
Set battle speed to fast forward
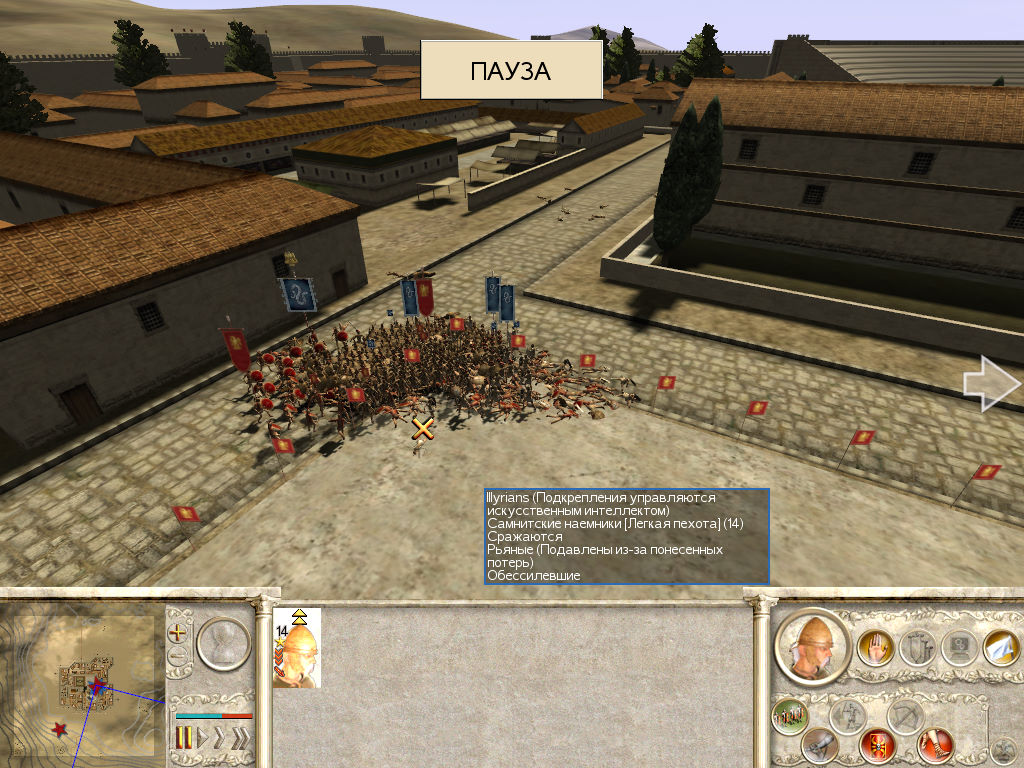tap(221, 738)
